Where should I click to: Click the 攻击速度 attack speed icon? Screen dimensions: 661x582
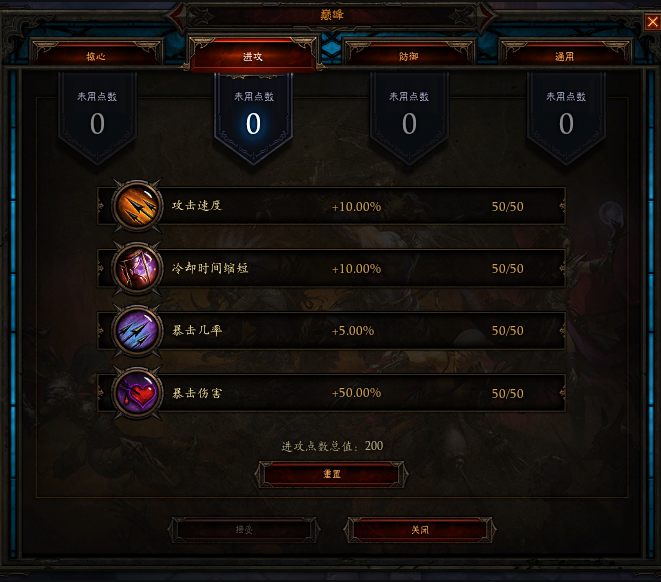tap(134, 206)
